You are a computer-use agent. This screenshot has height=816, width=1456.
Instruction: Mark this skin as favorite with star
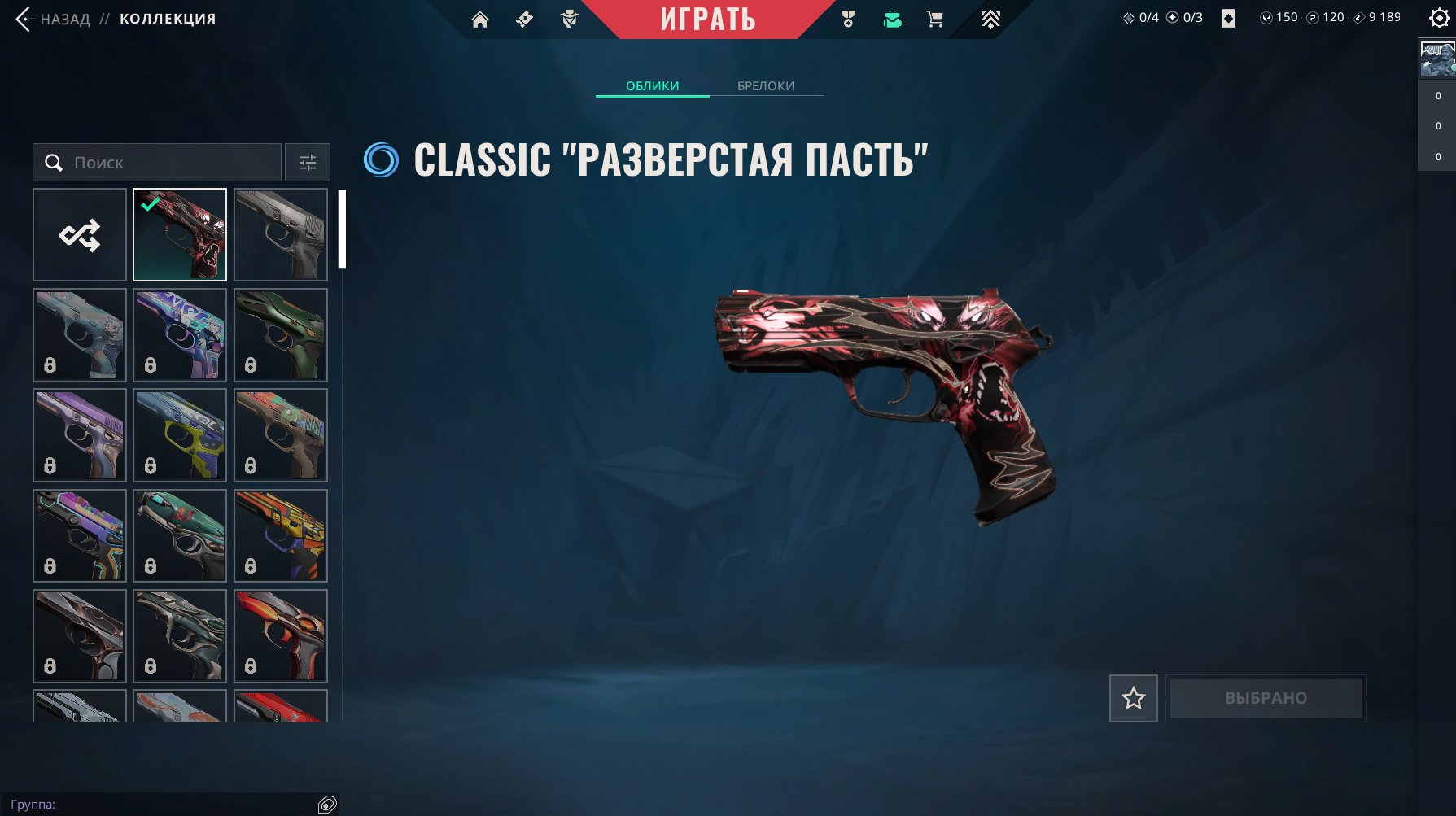tap(1133, 698)
